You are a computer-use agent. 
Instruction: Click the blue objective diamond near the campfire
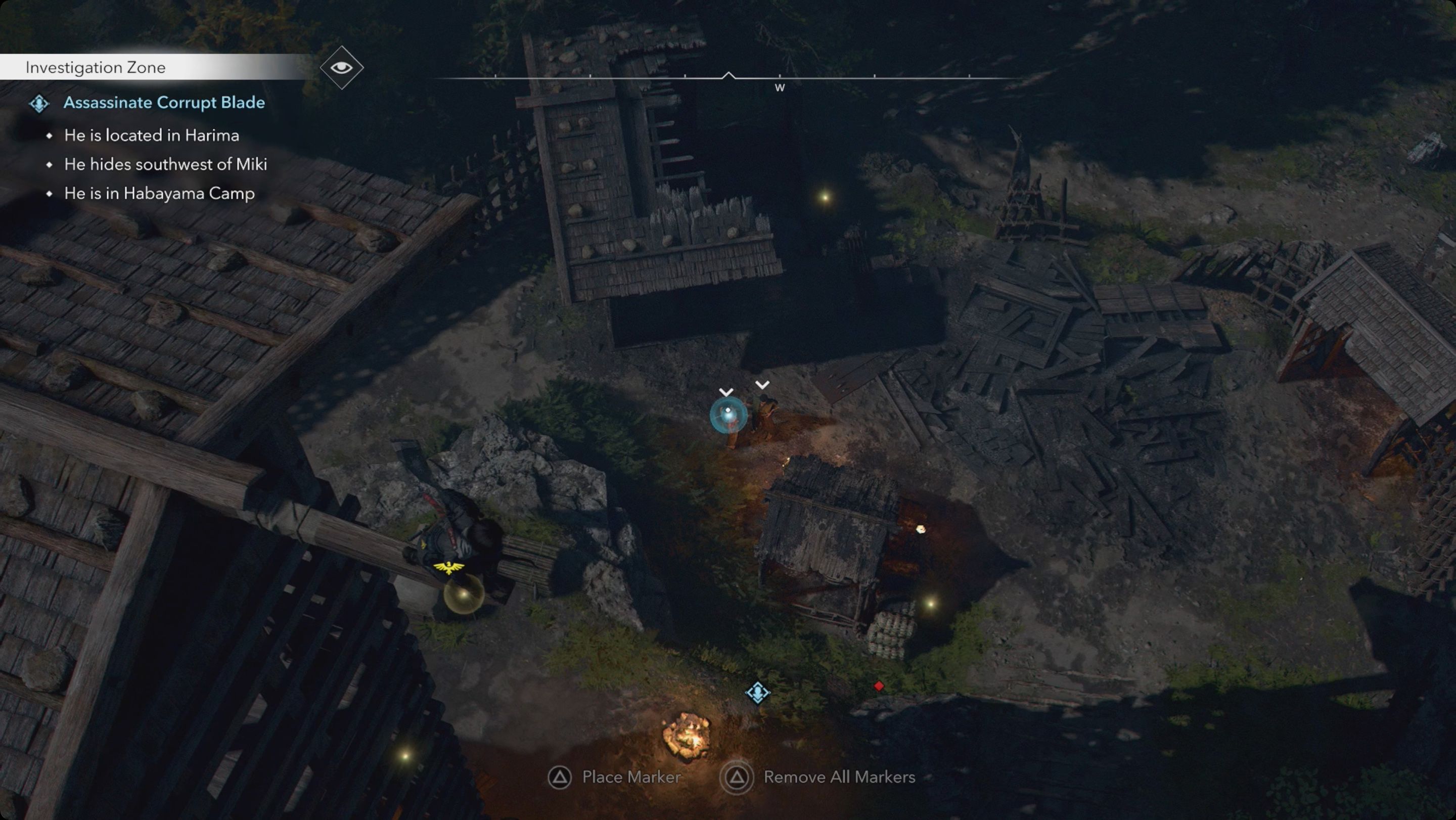coord(758,692)
